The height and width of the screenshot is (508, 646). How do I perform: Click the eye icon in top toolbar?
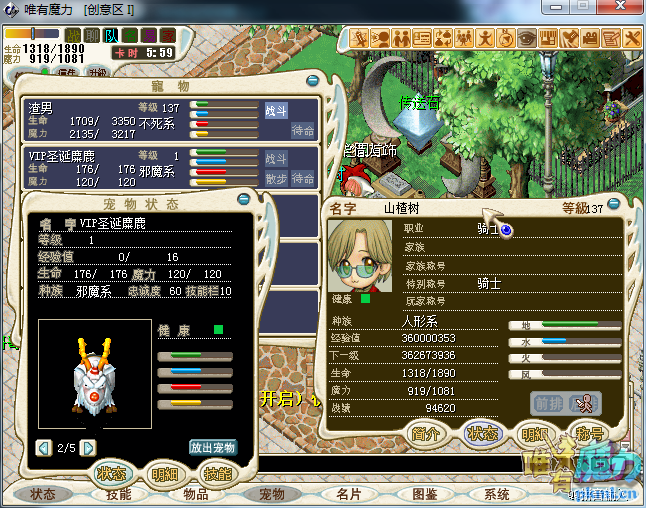[527, 38]
